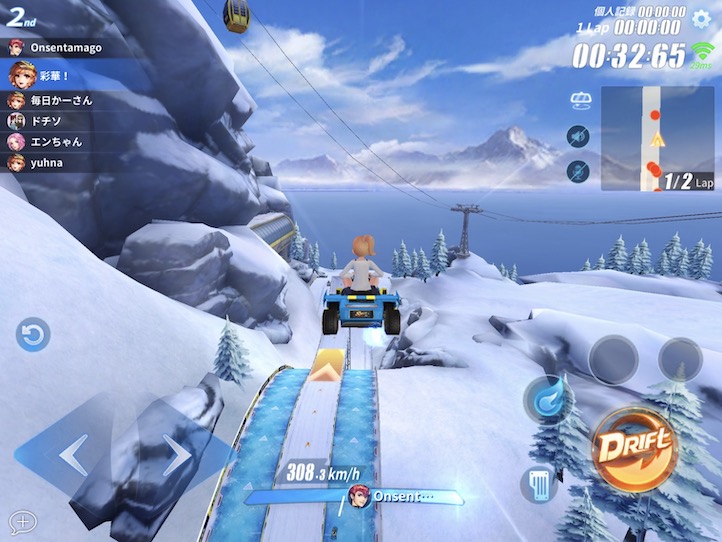Viewport: 722px width, 542px height.
Task: Toggle the muted speaker icon
Action: pyautogui.click(x=578, y=136)
